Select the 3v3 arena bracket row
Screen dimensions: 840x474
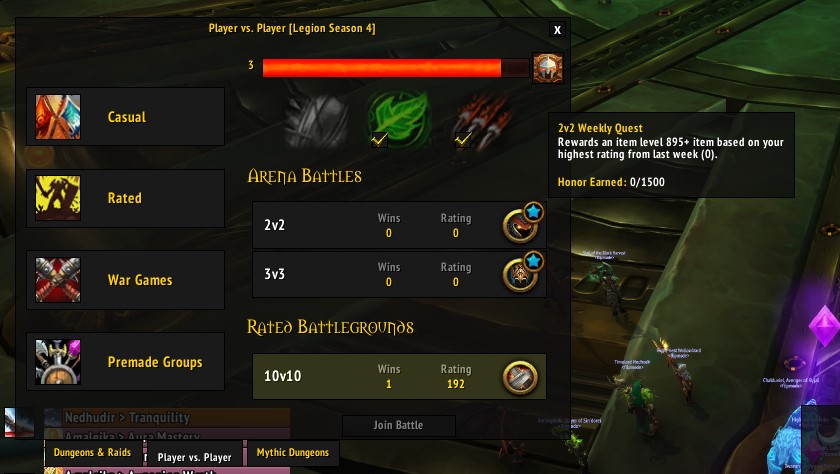380,274
